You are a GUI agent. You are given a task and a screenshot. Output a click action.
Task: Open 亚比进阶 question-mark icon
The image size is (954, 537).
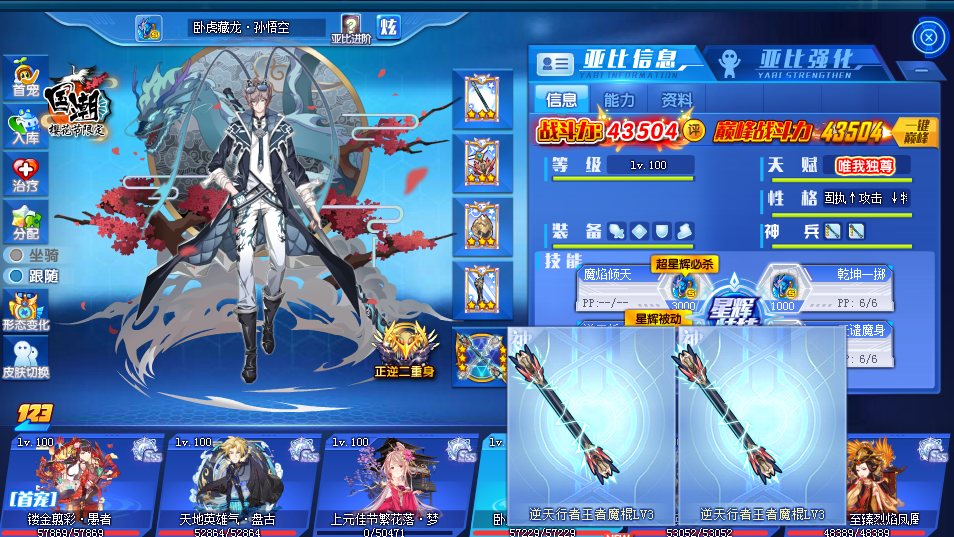[x=351, y=28]
